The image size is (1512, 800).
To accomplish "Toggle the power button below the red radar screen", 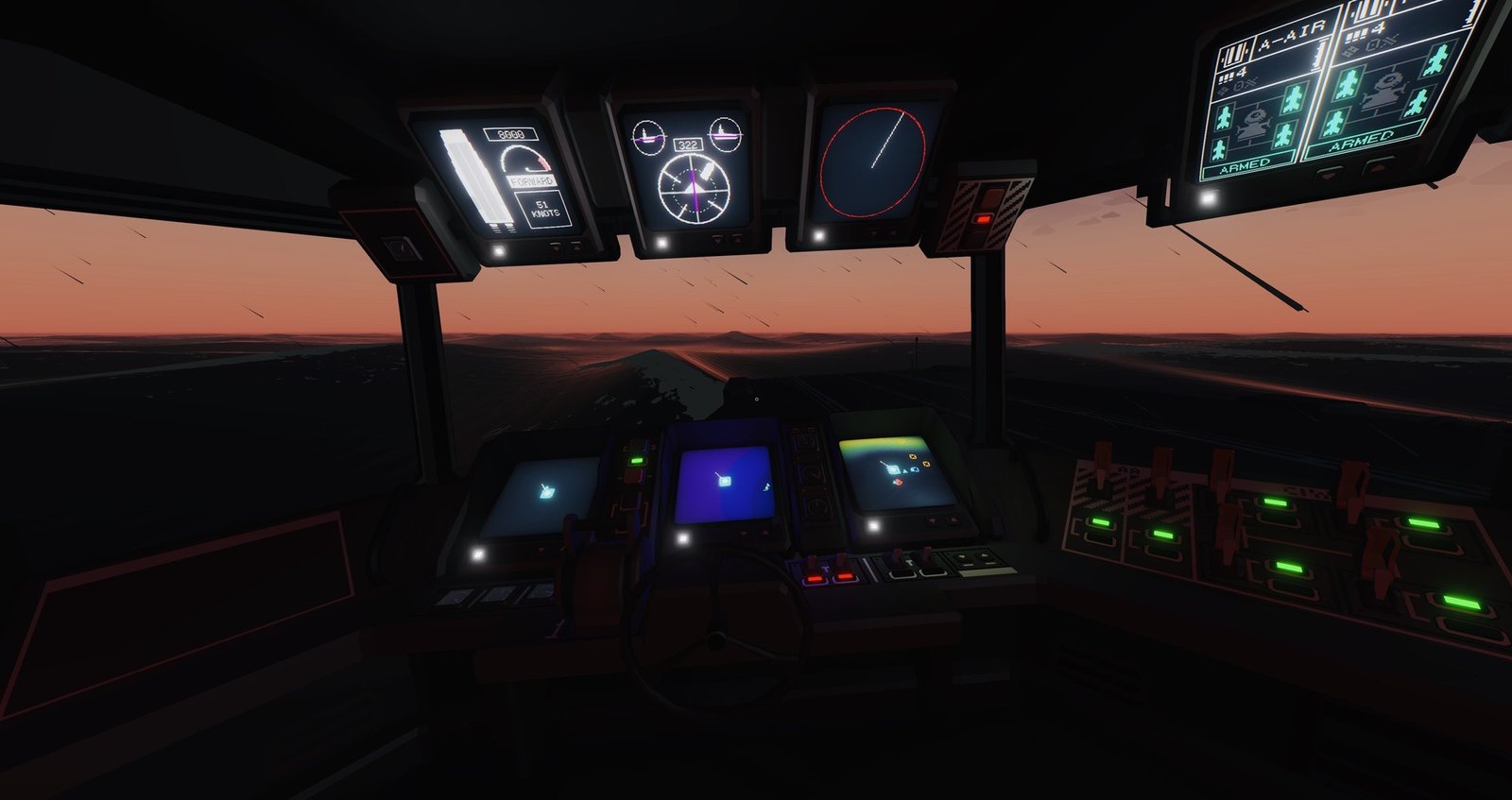I will (x=818, y=235).
